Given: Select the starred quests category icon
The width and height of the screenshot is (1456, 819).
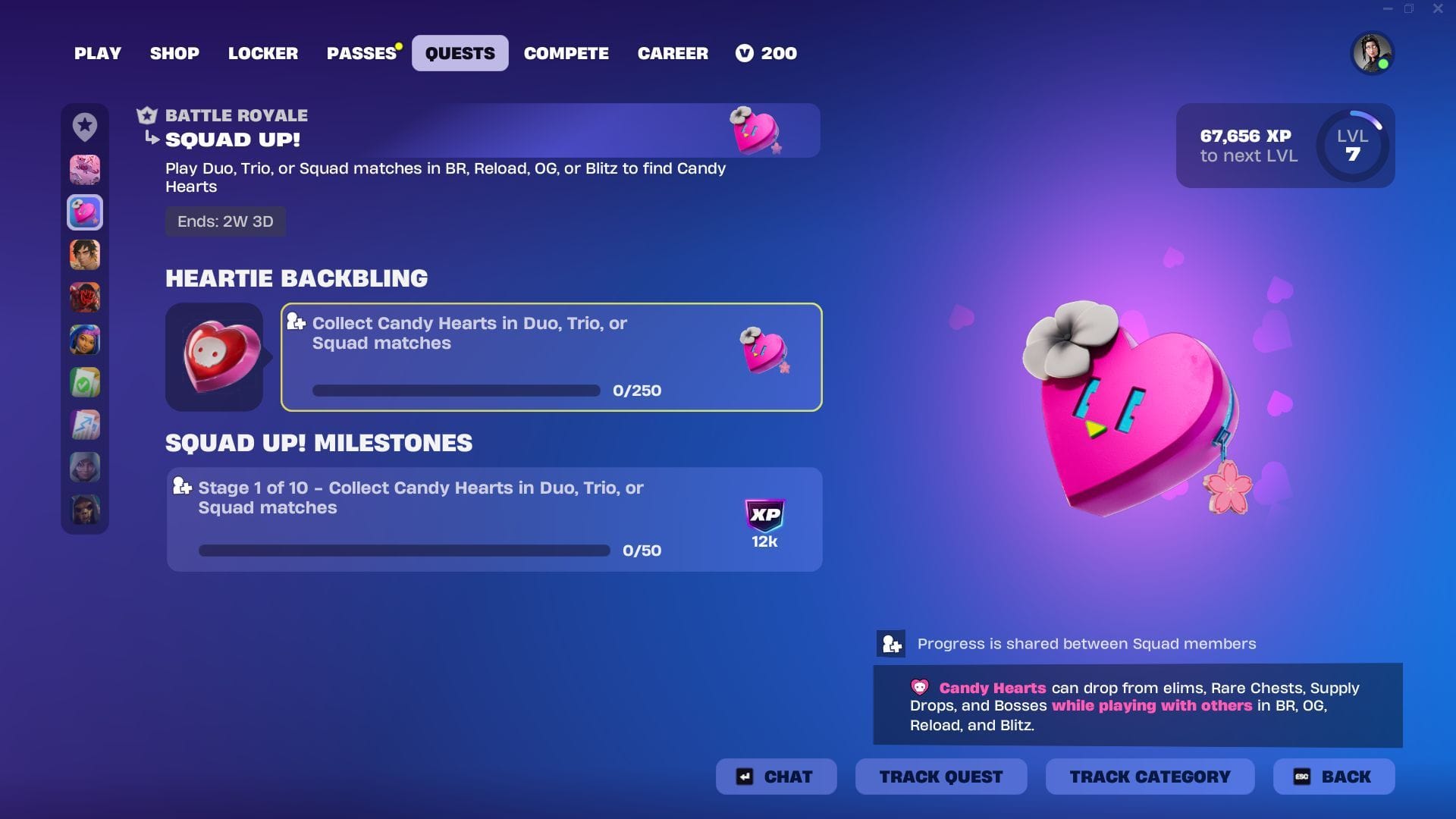Looking at the screenshot, I should (x=85, y=127).
